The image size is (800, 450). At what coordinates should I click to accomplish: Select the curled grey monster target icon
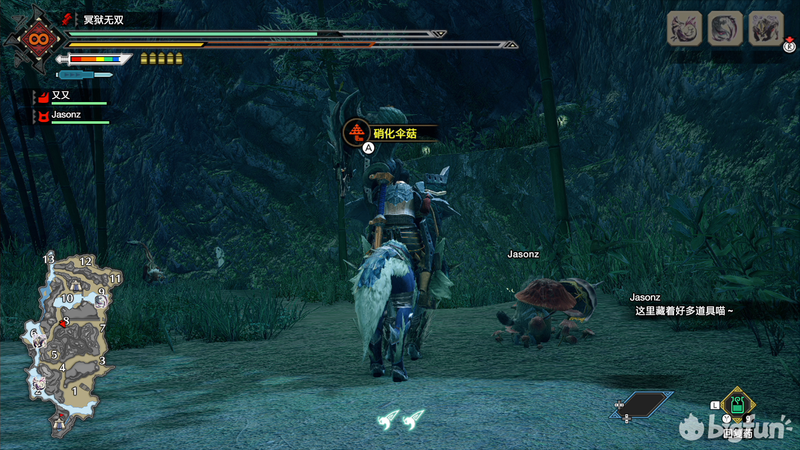click(725, 28)
